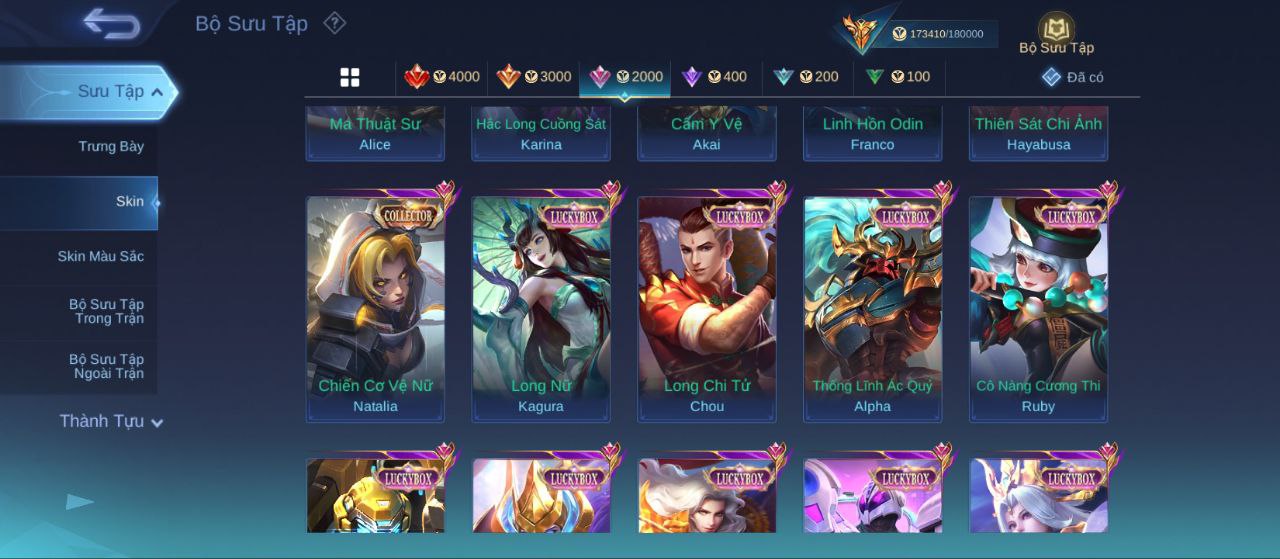Image resolution: width=1280 pixels, height=559 pixels.
Task: Filter by the 400 points tier
Action: 714,77
